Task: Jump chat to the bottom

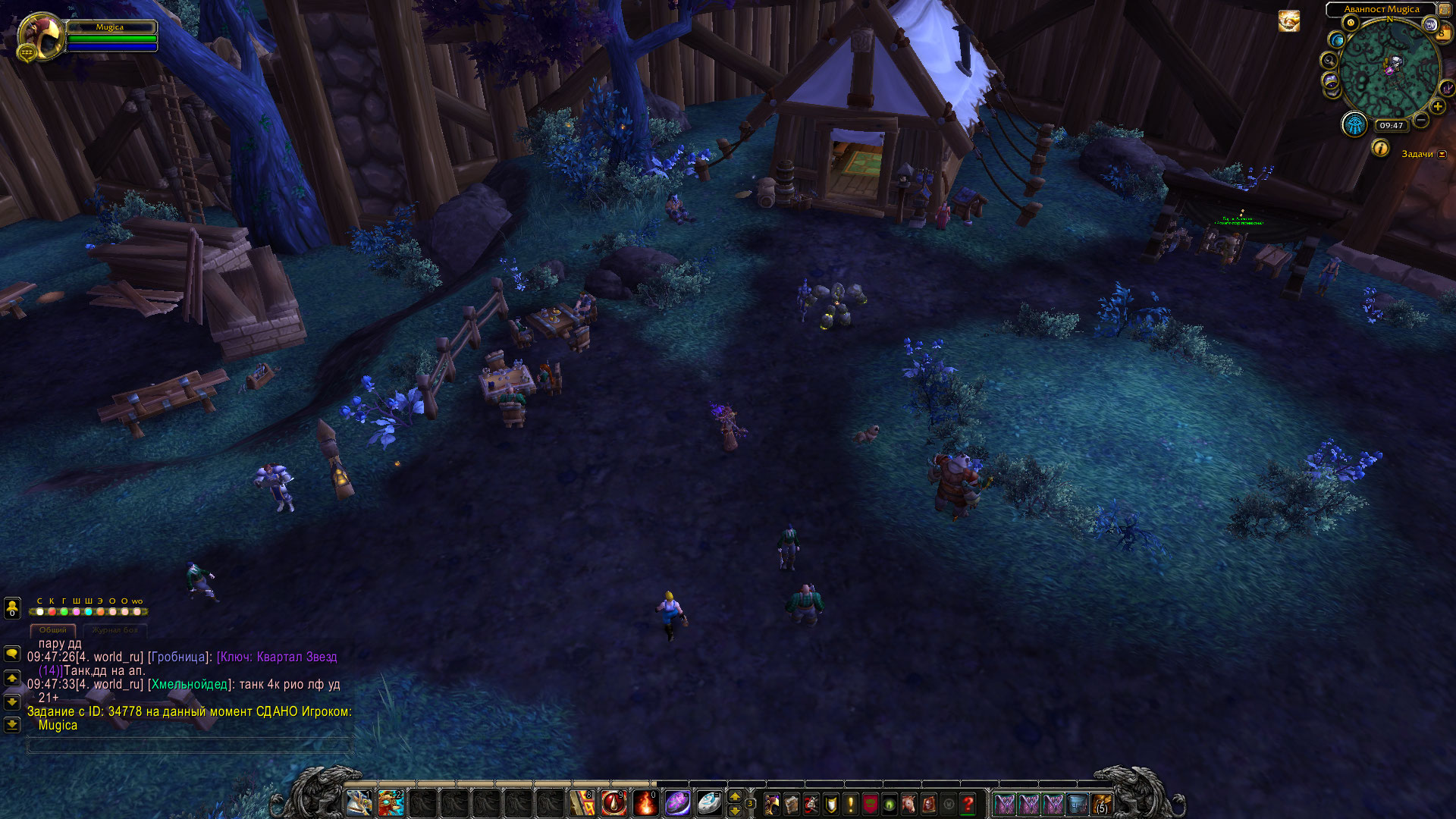Action: pyautogui.click(x=12, y=725)
